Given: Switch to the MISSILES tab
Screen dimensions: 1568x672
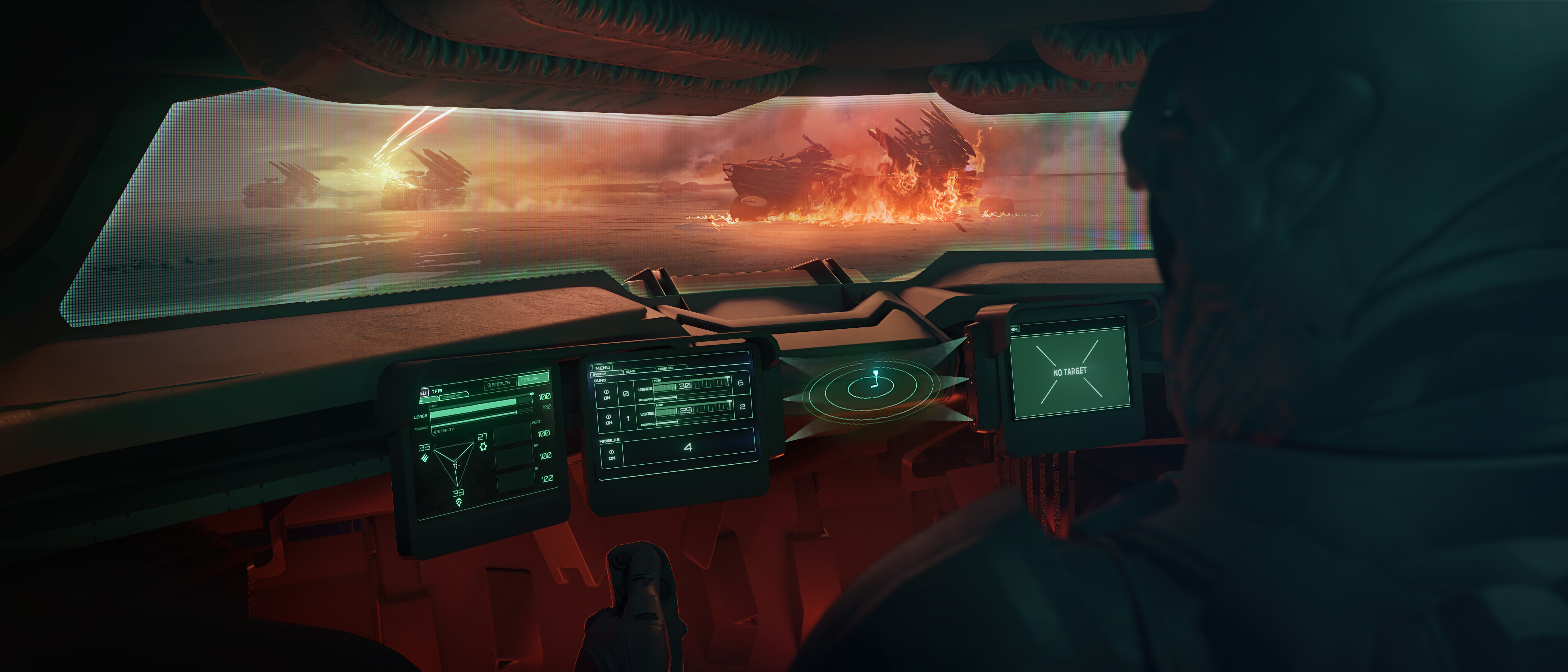Looking at the screenshot, I should pos(665,368).
